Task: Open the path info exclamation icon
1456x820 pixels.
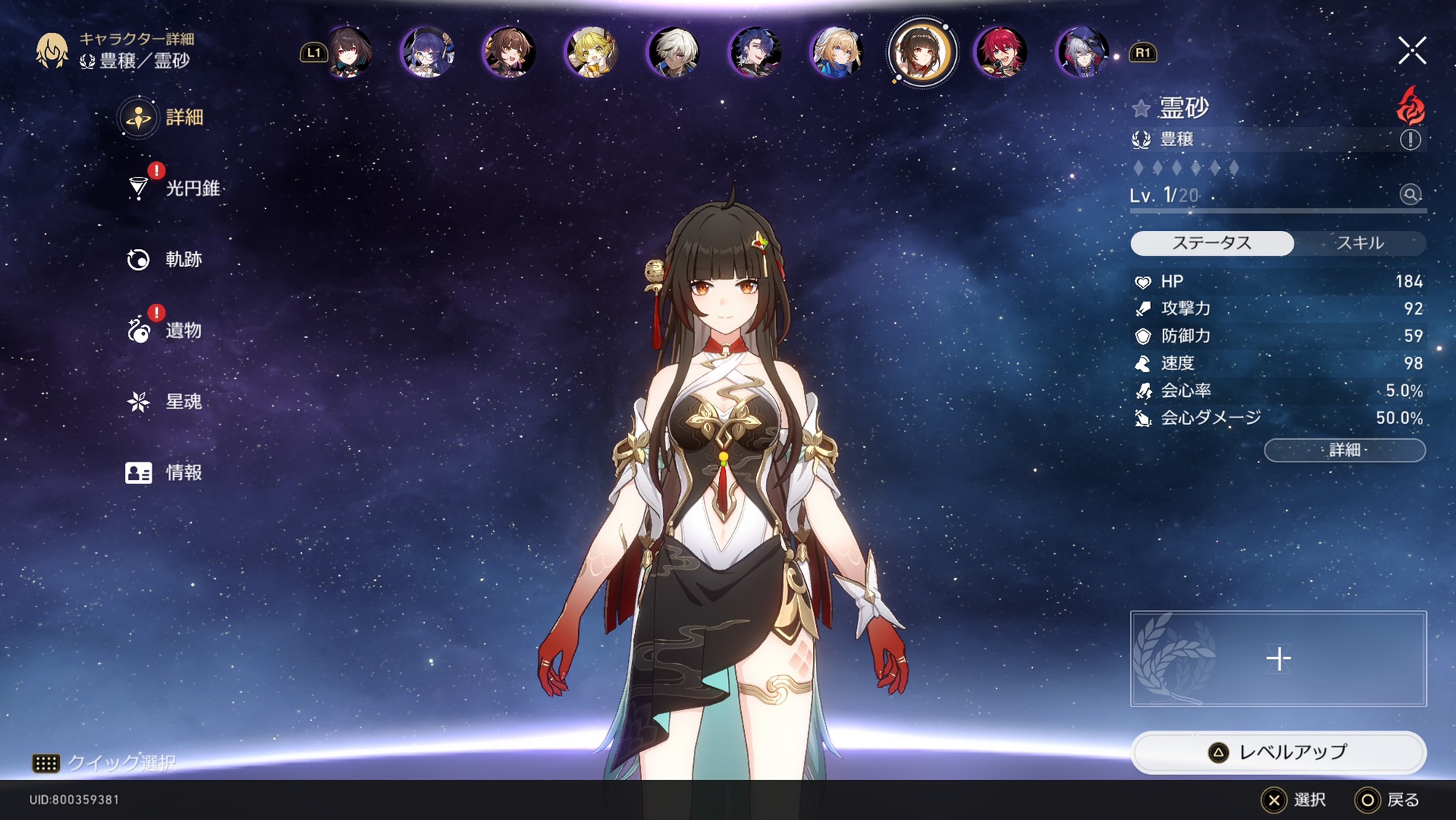Action: (x=1410, y=140)
